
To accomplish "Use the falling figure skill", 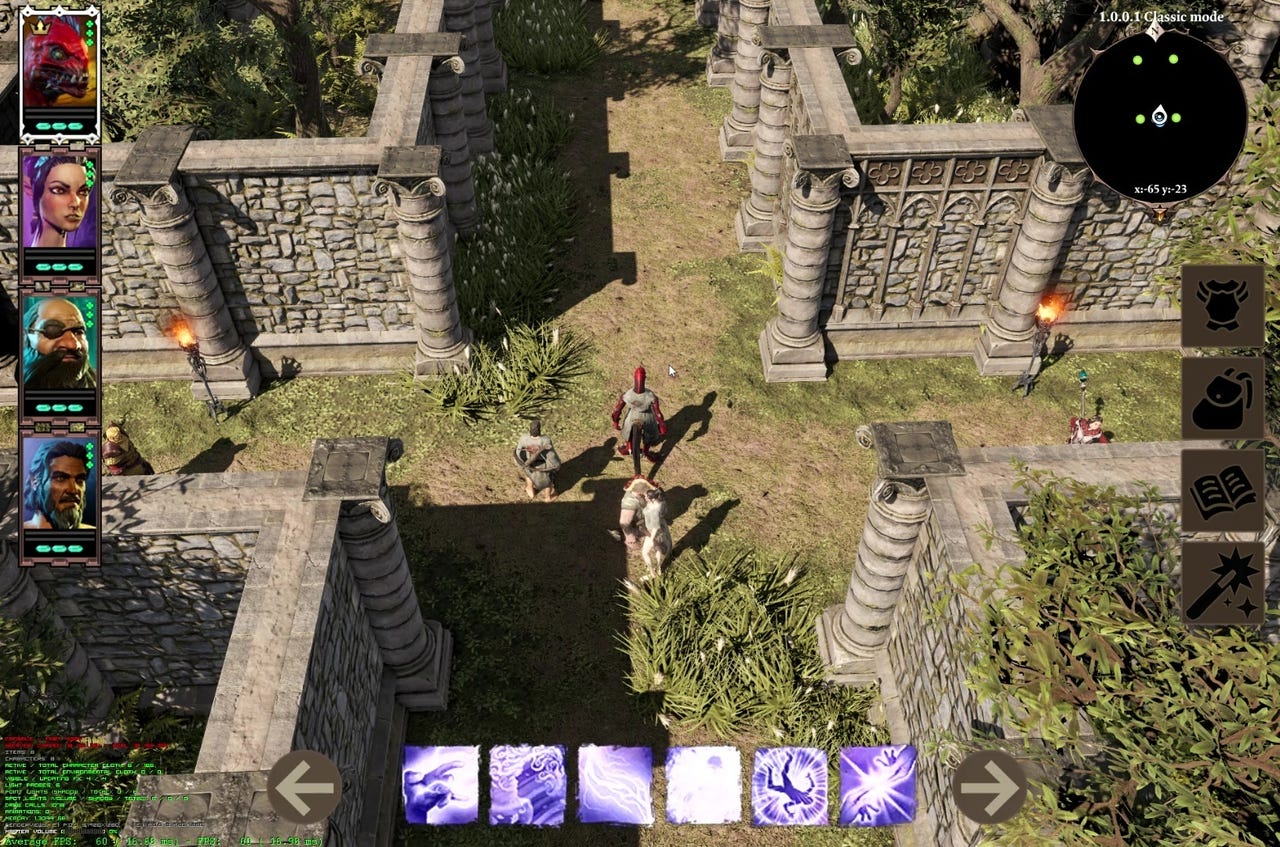I will click(790, 785).
